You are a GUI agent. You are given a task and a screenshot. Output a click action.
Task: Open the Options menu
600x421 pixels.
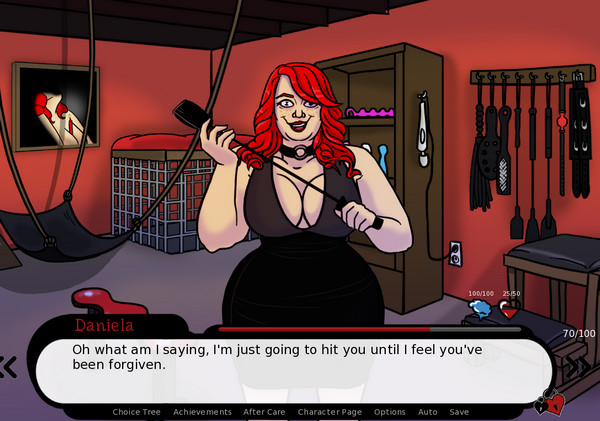click(x=389, y=412)
